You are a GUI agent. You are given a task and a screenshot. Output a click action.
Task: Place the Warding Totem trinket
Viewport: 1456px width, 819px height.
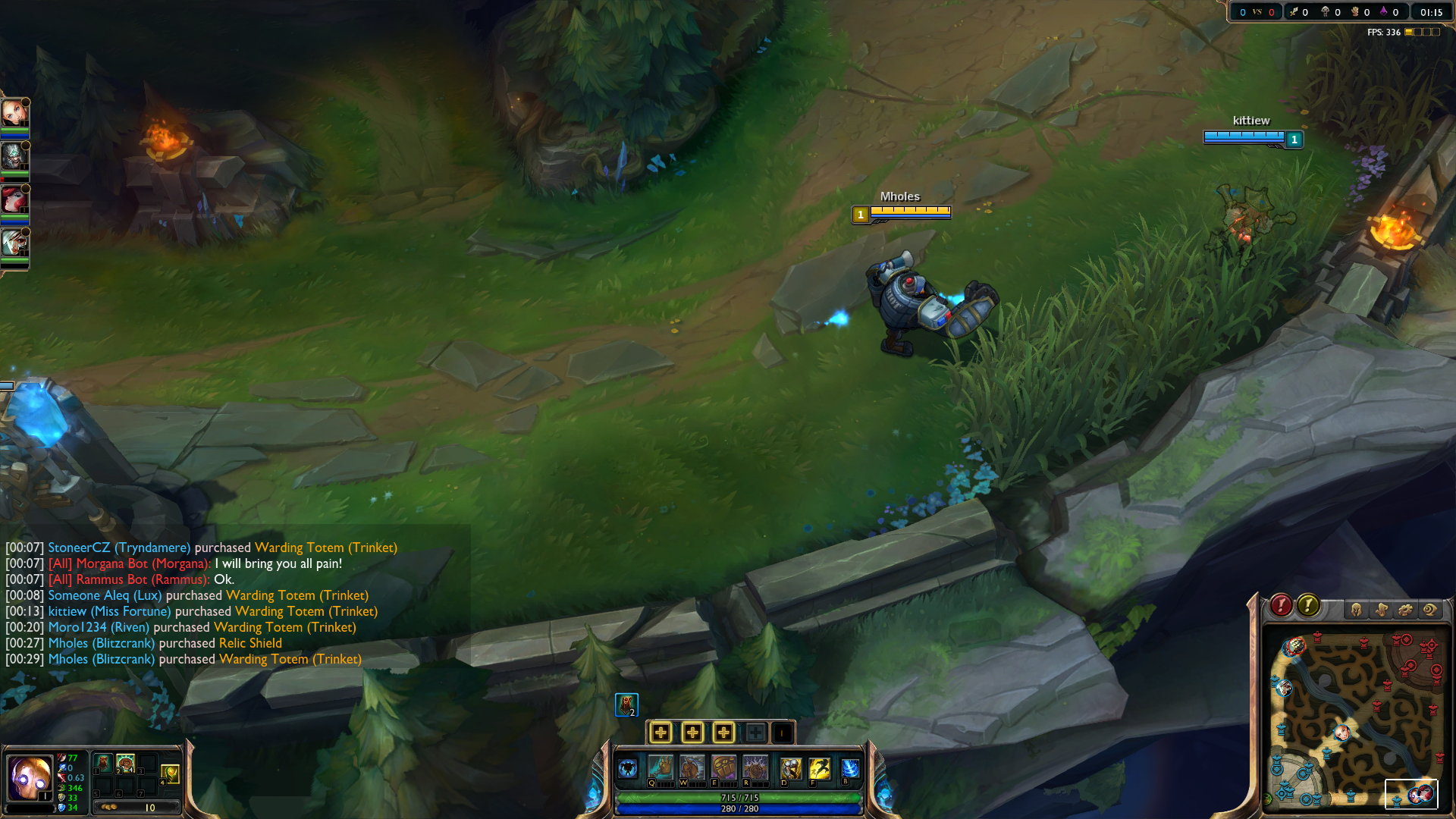coord(170,773)
